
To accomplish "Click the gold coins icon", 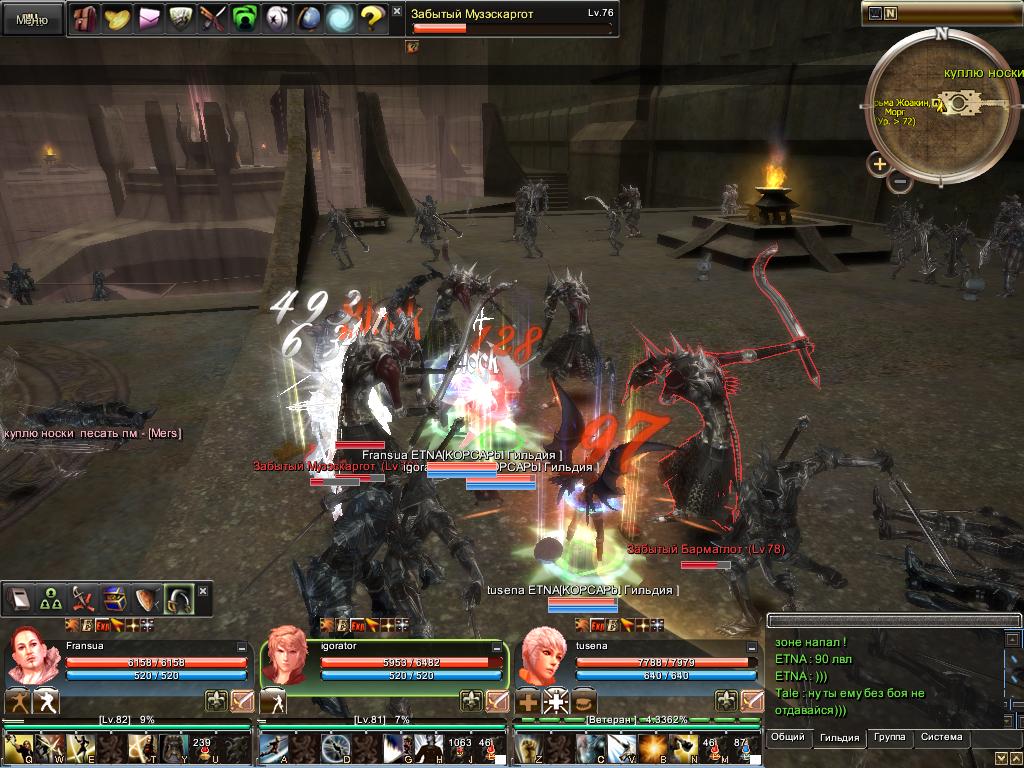I will [x=119, y=17].
